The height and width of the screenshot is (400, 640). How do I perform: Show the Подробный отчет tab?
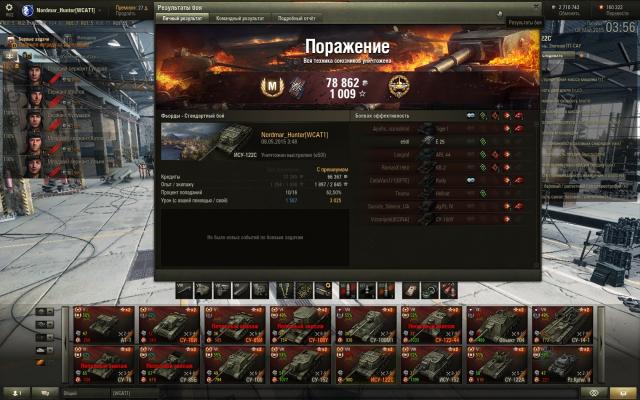[x=296, y=18]
